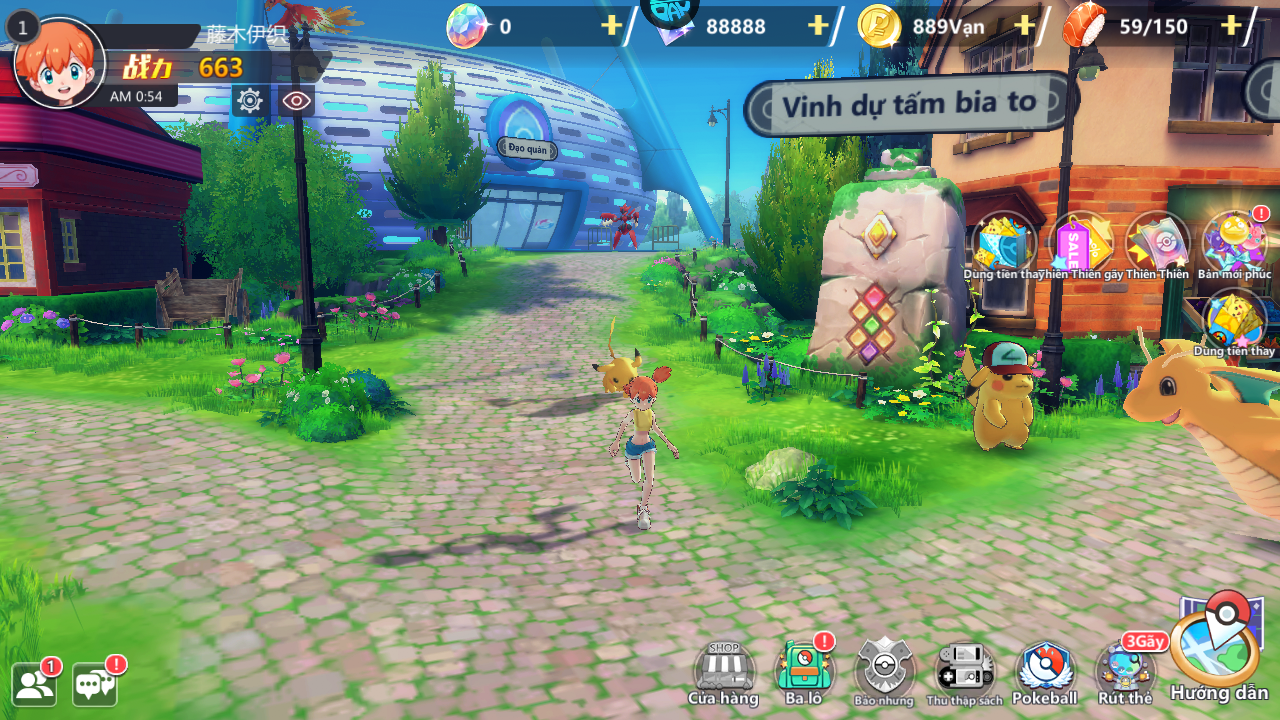Open the SALE tag event icon

1081,243
